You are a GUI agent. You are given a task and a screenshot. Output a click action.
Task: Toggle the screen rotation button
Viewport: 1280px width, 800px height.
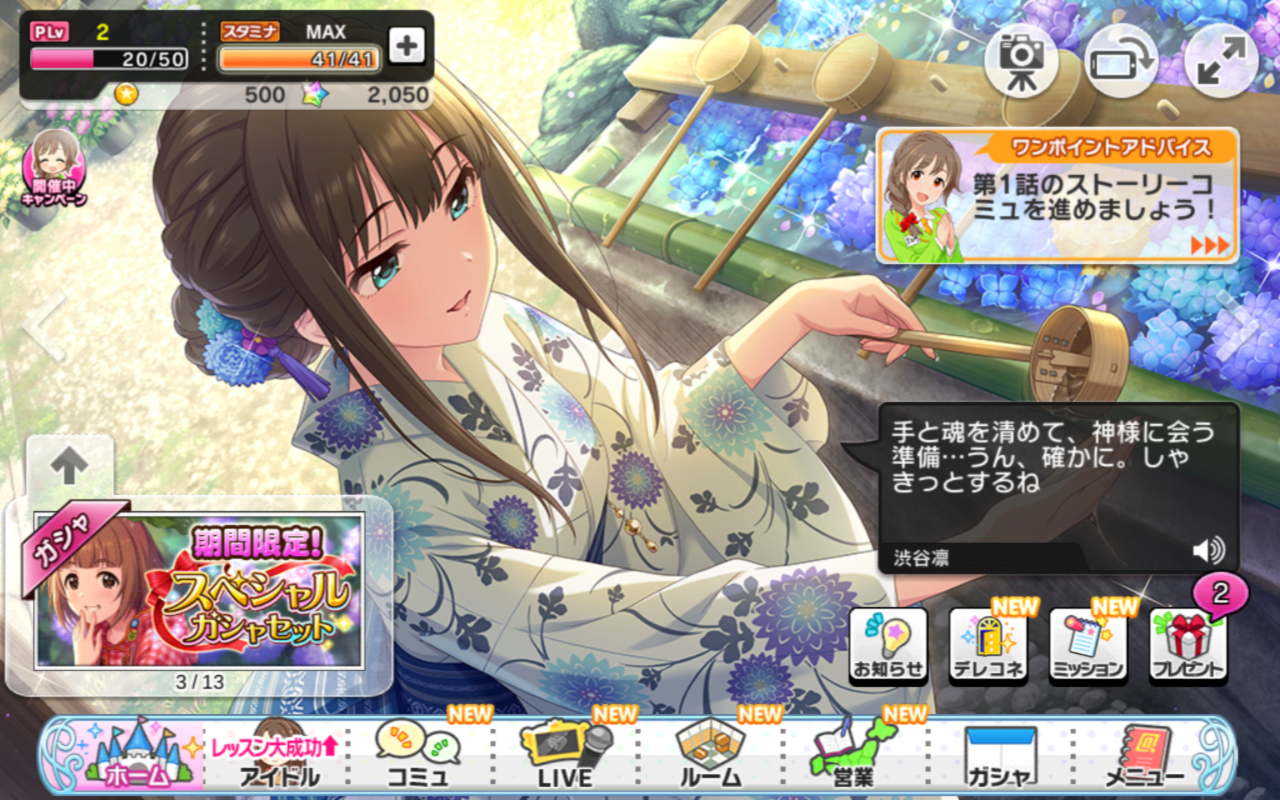pyautogui.click(x=1121, y=61)
